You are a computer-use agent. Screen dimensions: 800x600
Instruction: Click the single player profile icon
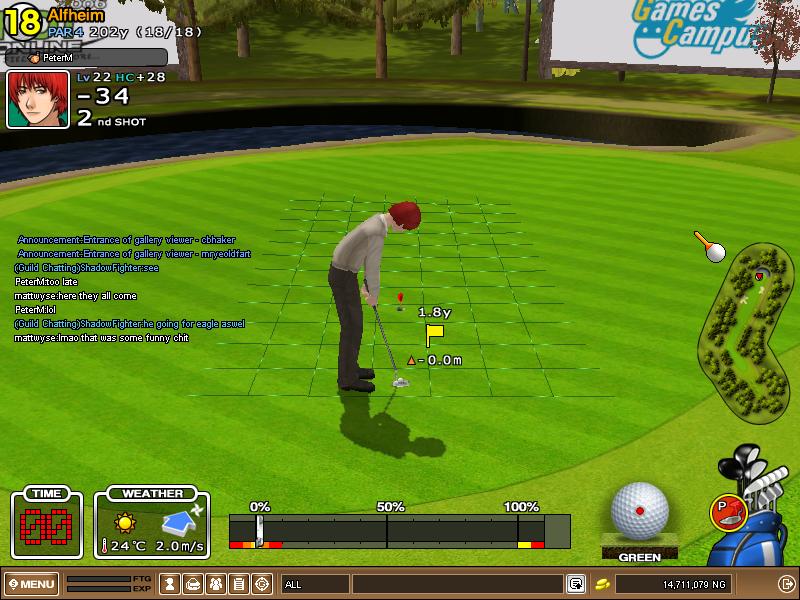[171, 584]
